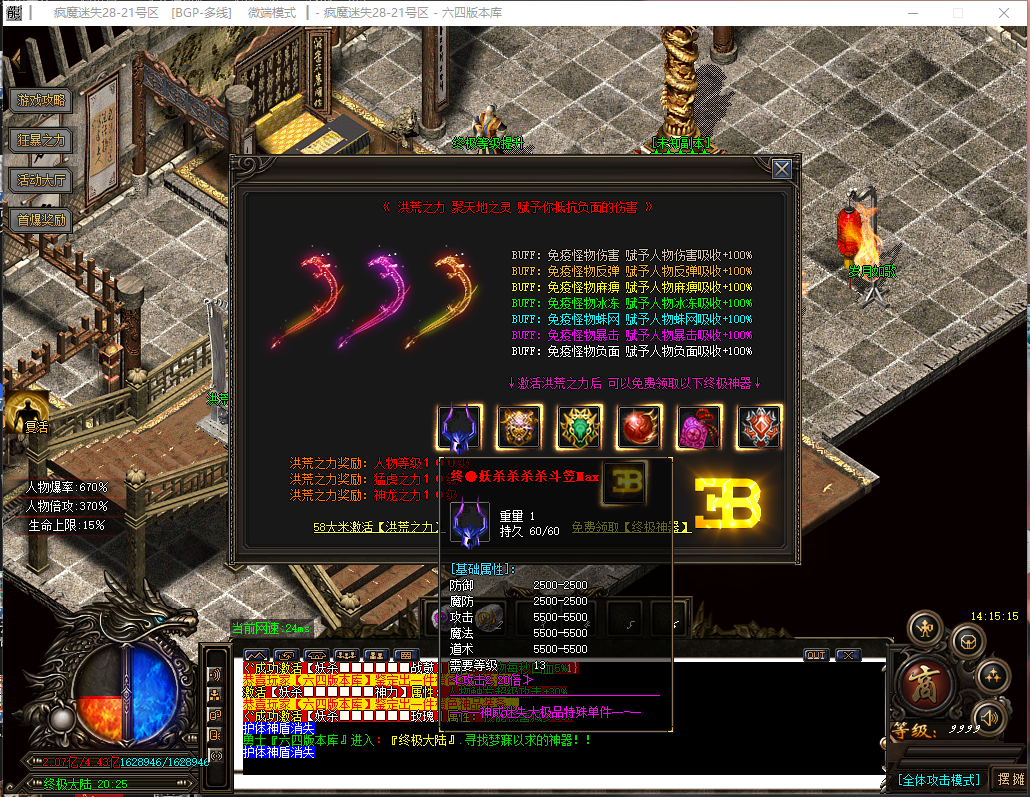Image resolution: width=1030 pixels, height=797 pixels.
Task: Click the 免费领取【终极神器】 link
Action: tap(631, 527)
